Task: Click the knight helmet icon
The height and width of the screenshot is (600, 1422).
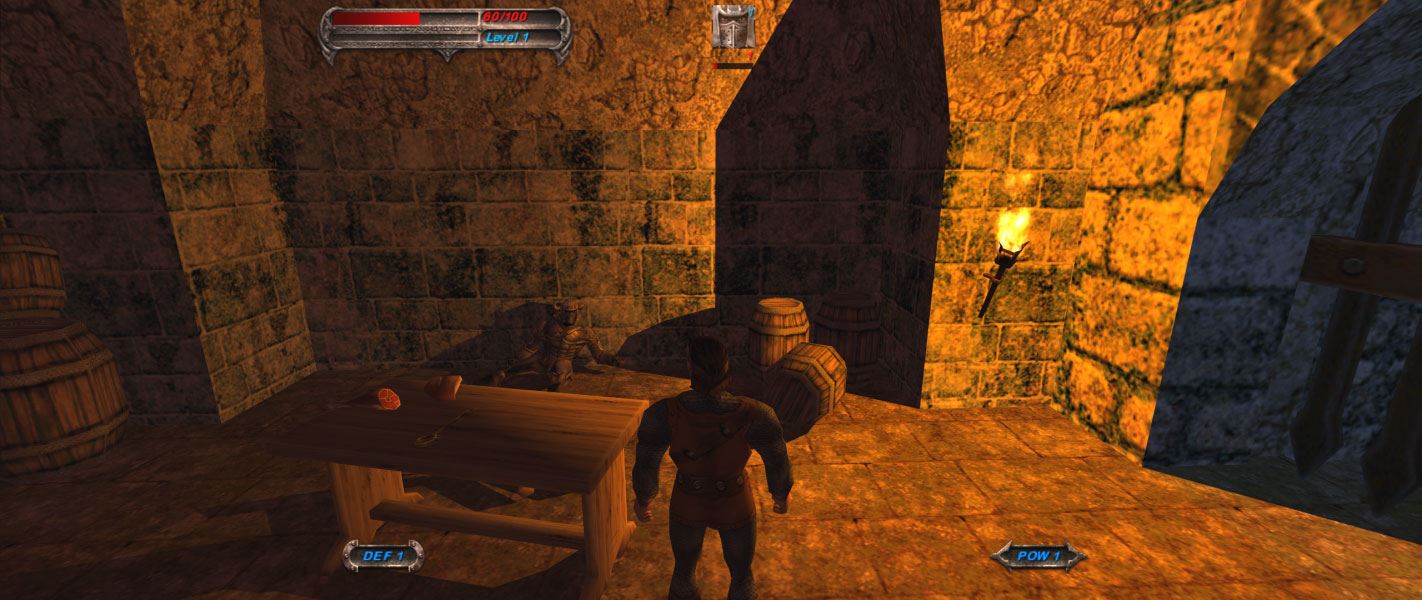Action: pyautogui.click(x=733, y=27)
